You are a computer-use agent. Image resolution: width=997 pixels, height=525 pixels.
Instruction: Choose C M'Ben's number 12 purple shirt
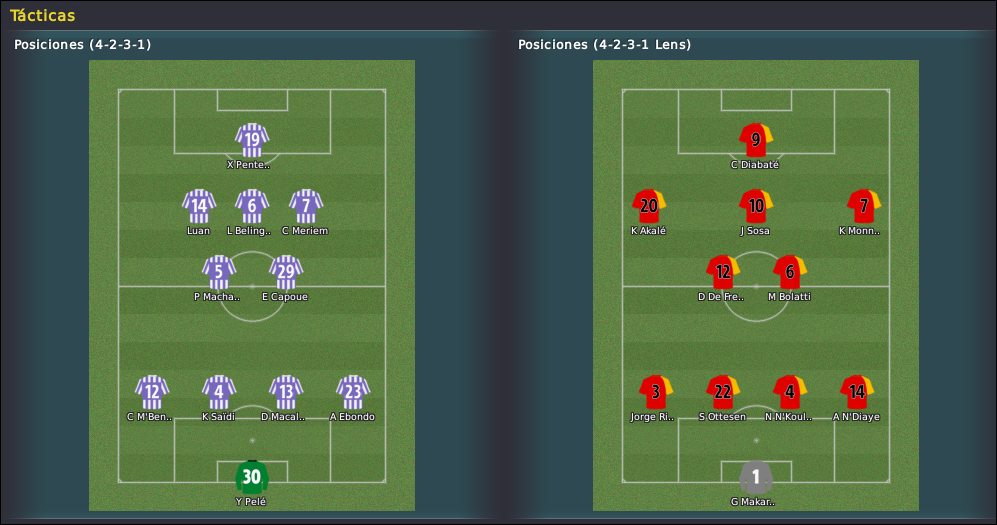[152, 392]
